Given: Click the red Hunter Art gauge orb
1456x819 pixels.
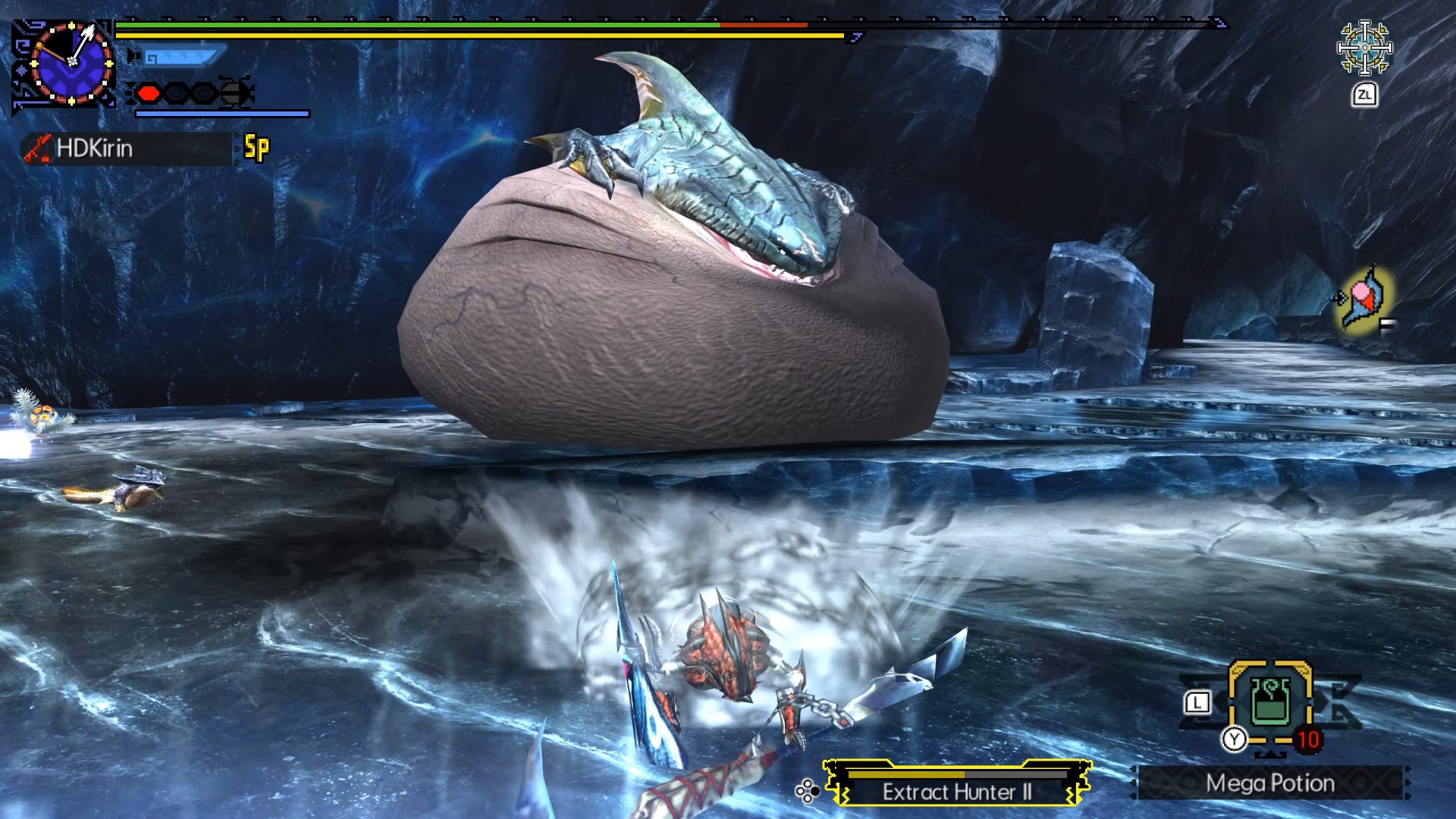Looking at the screenshot, I should click(x=149, y=93).
